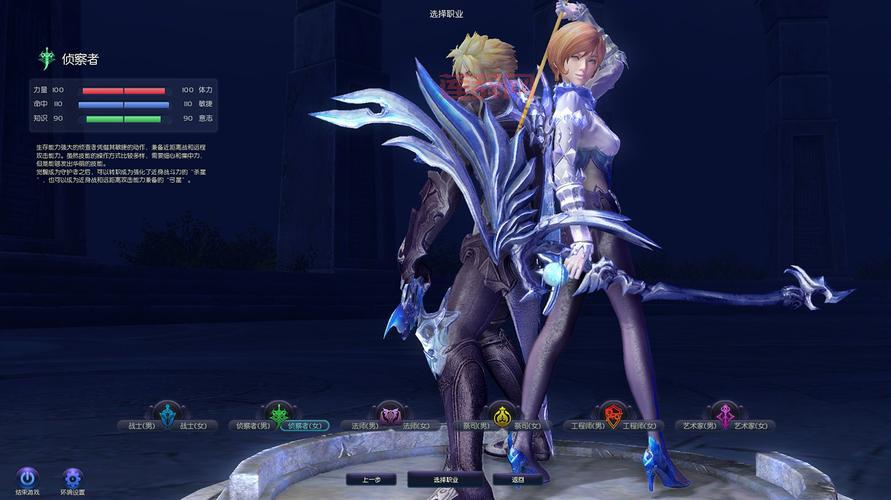This screenshot has width=891, height=500.
Task: Click the 返回 return button
Action: [x=517, y=480]
